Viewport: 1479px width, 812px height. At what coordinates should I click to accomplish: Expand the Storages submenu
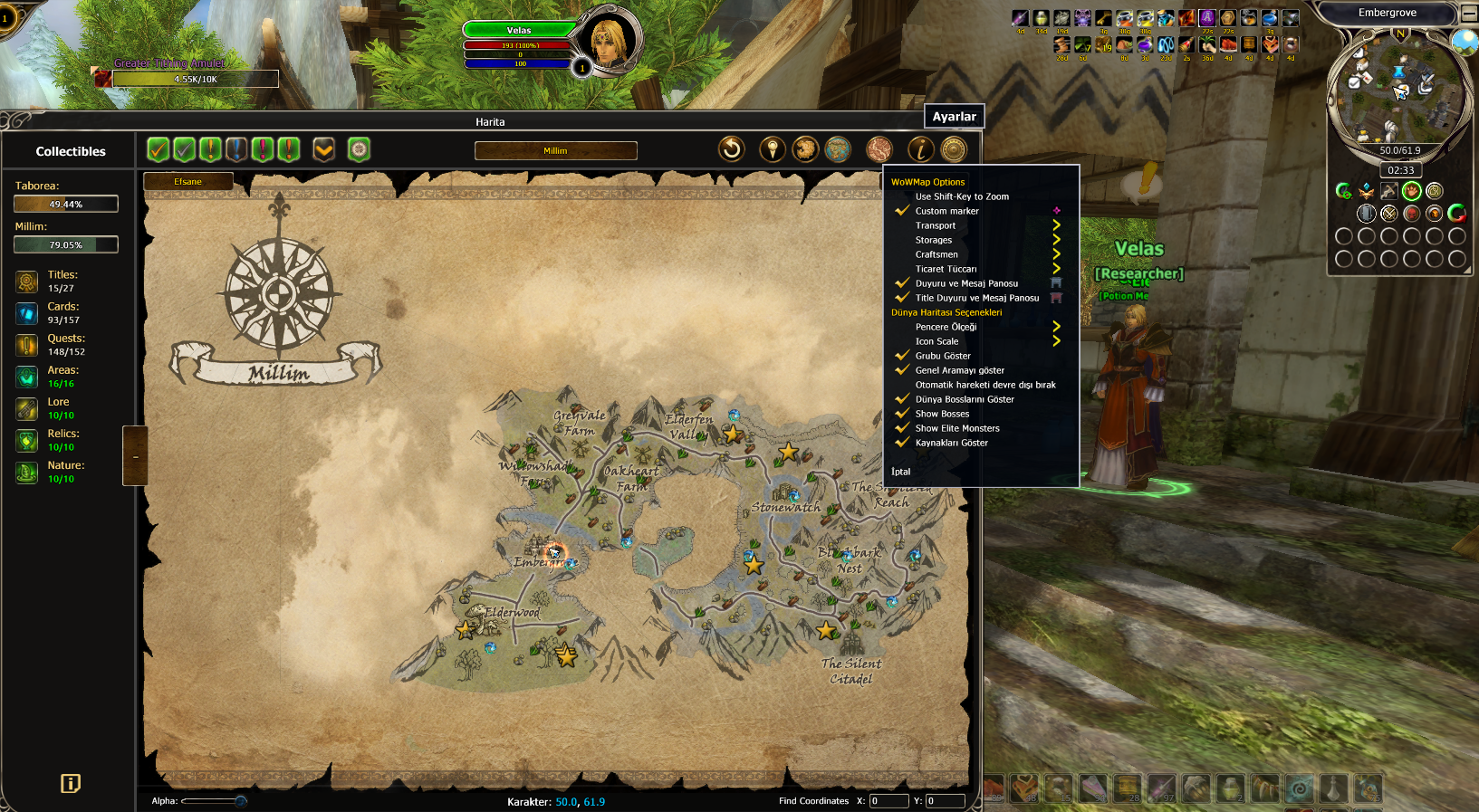point(934,240)
